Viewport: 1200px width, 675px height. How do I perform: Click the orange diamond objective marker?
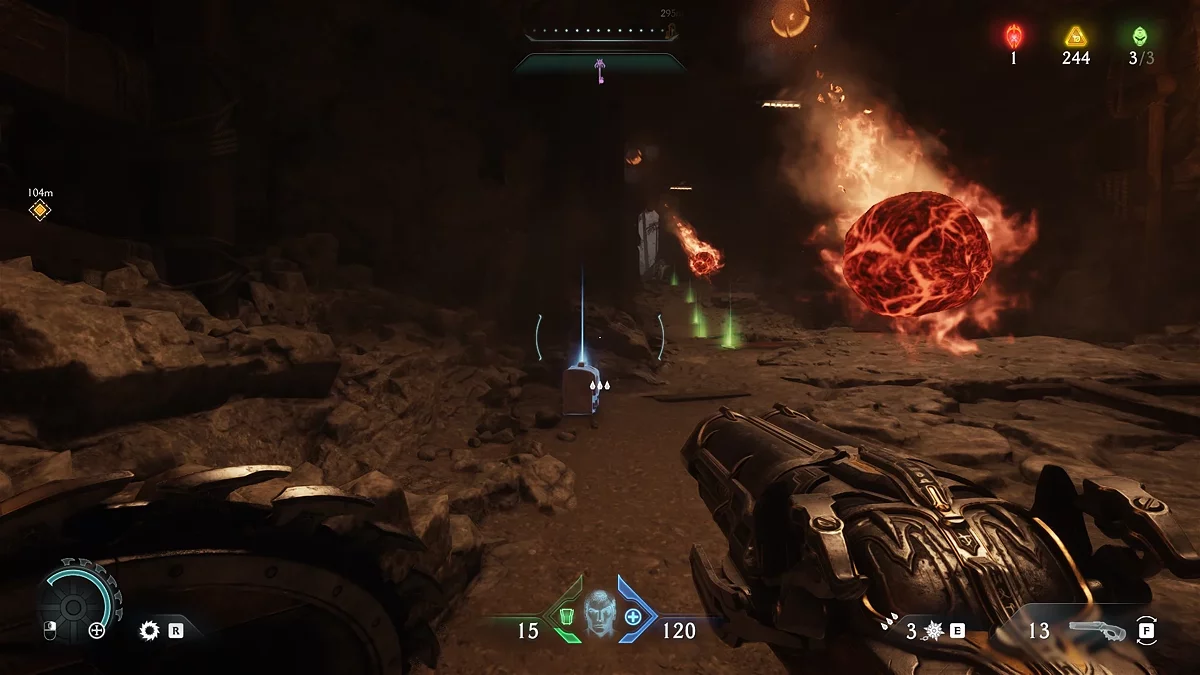coord(39,210)
